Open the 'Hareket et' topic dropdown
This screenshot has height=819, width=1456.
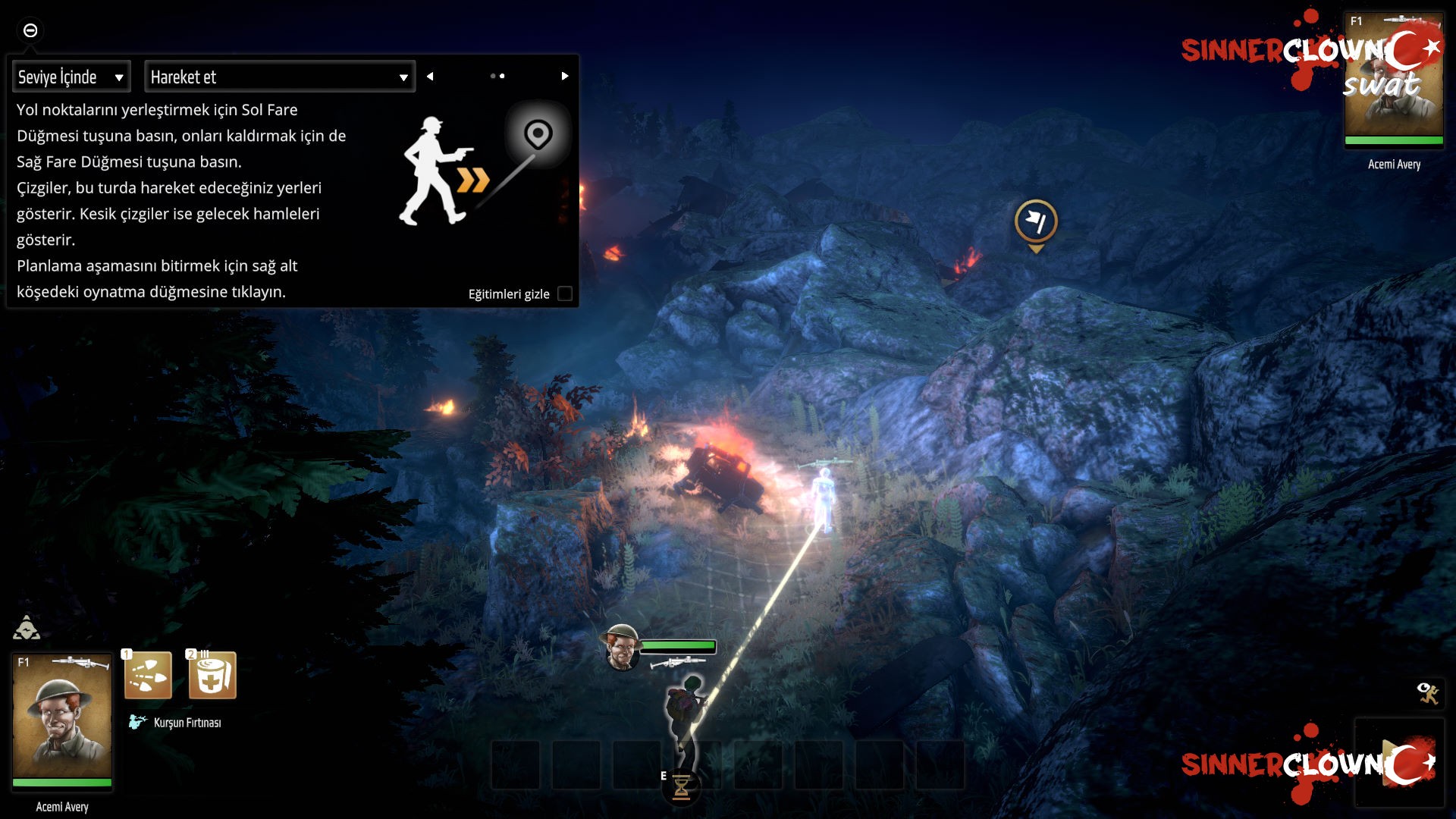pyautogui.click(x=279, y=77)
